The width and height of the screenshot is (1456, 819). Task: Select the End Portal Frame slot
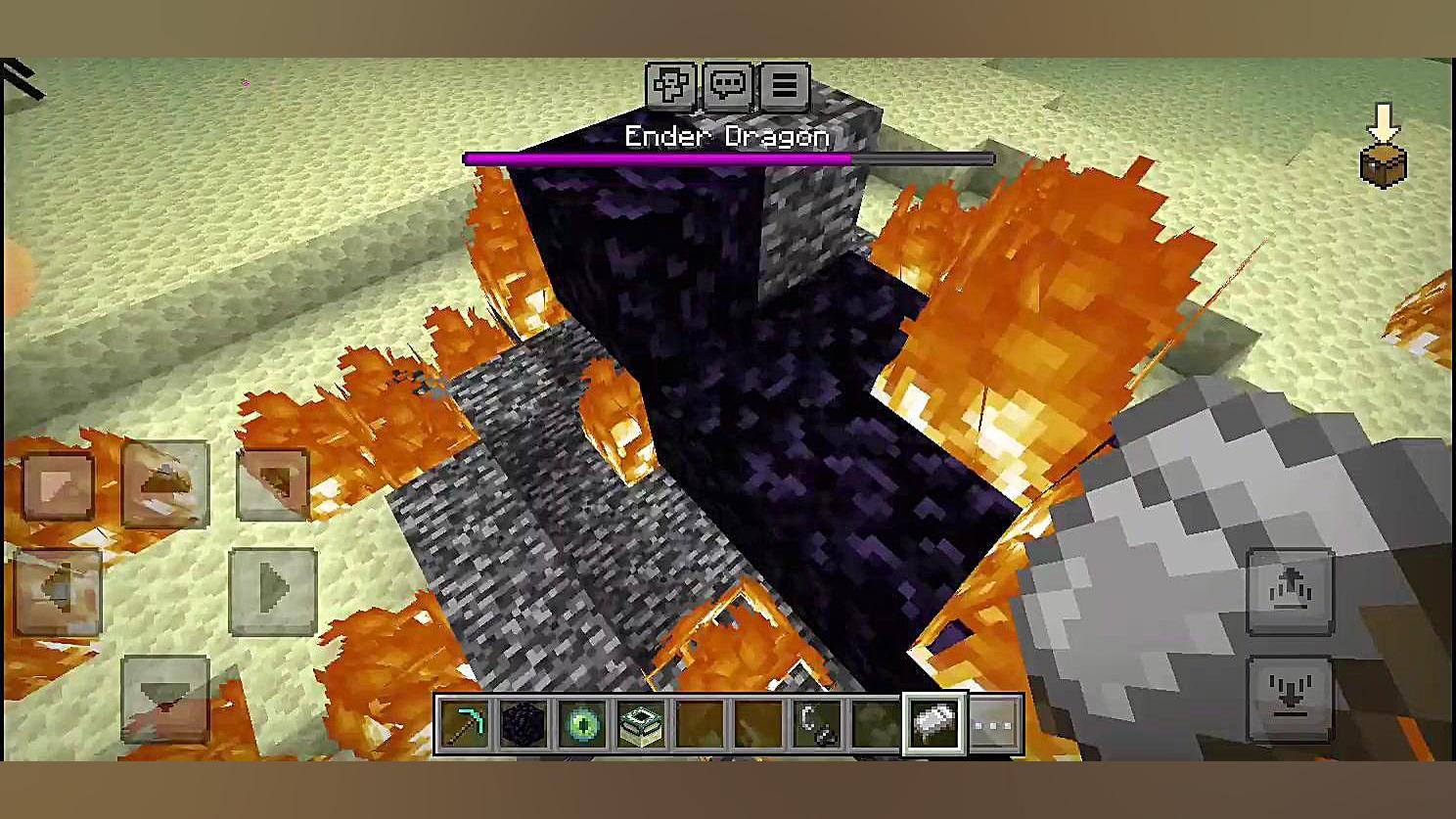tap(642, 725)
